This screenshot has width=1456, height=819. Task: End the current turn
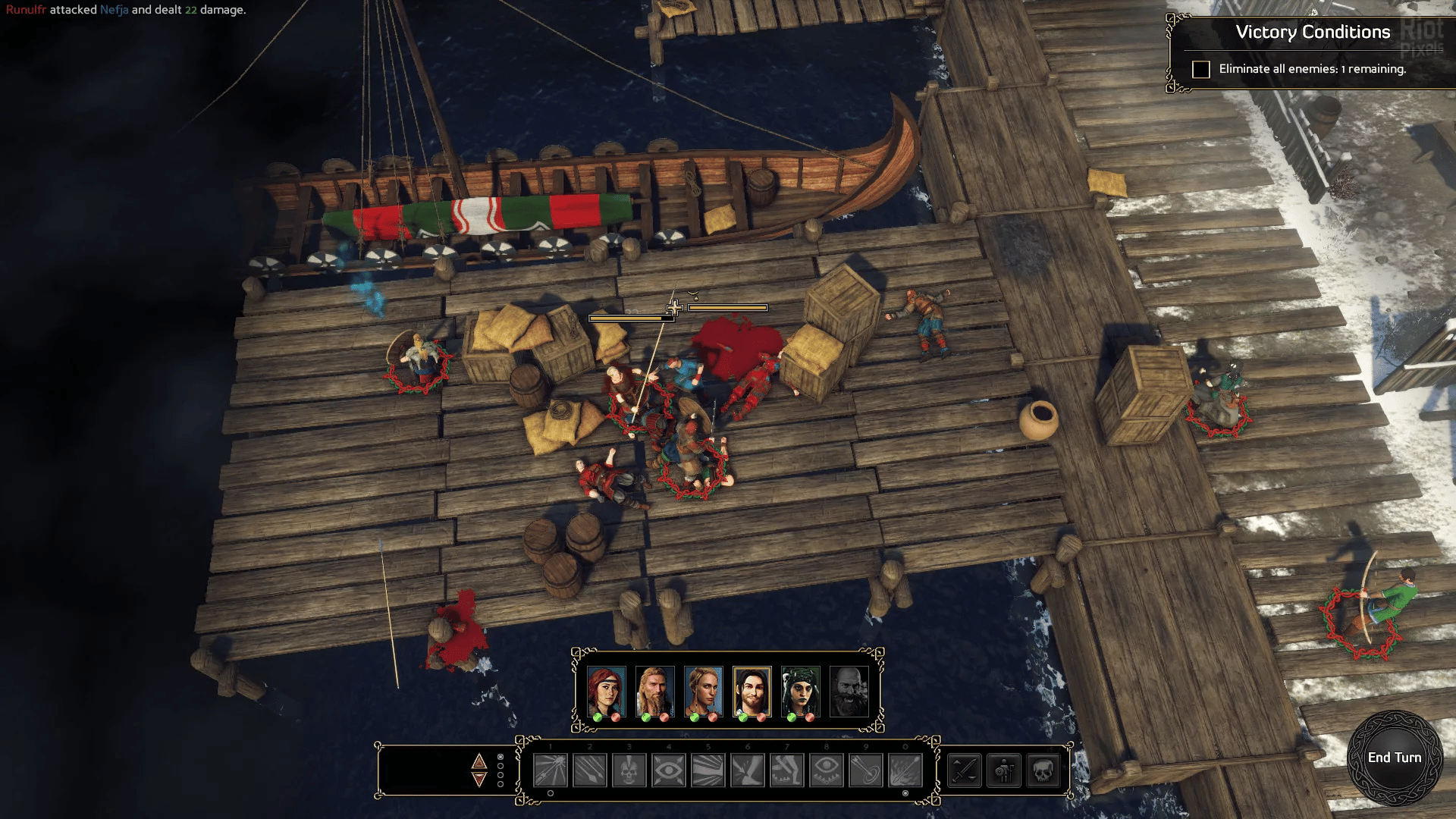click(1394, 758)
